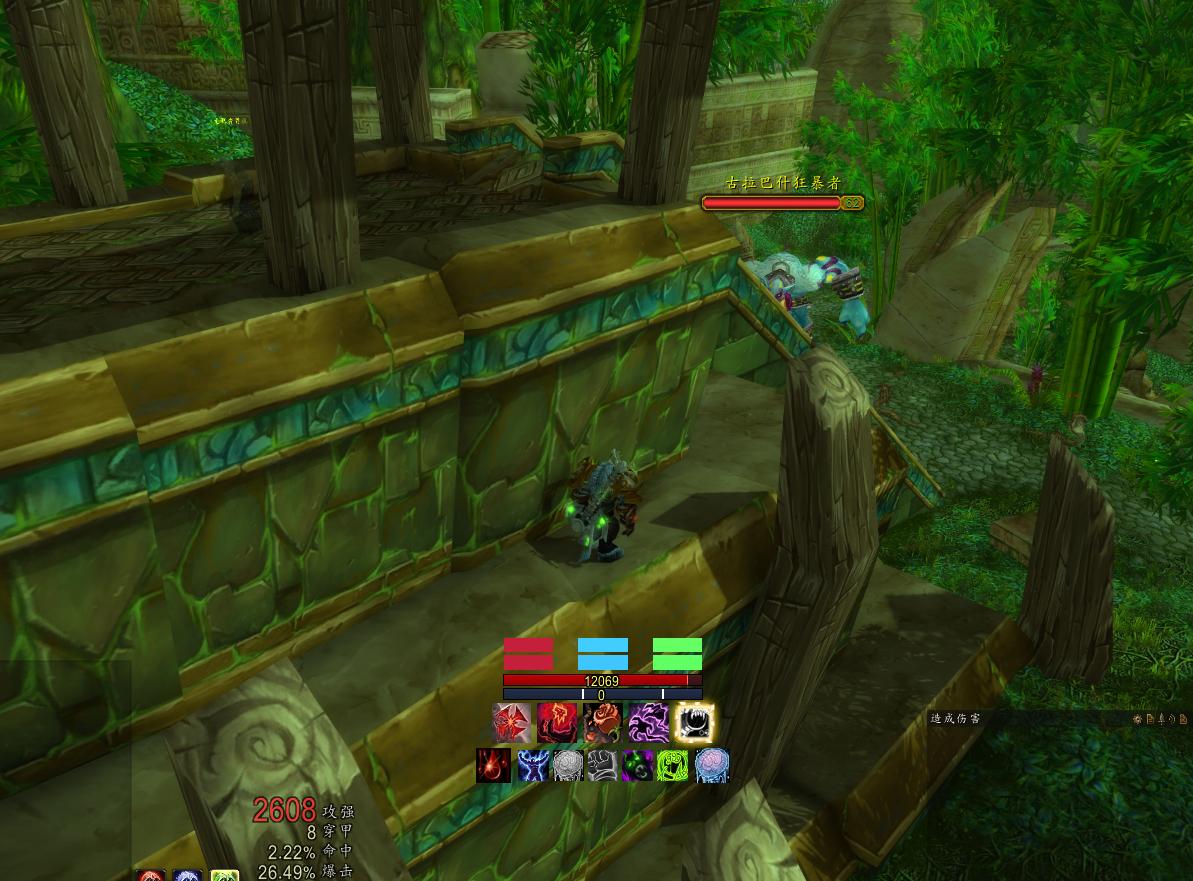Activate the grey clenched fist ability
Image resolution: width=1193 pixels, height=881 pixels.
point(603,765)
